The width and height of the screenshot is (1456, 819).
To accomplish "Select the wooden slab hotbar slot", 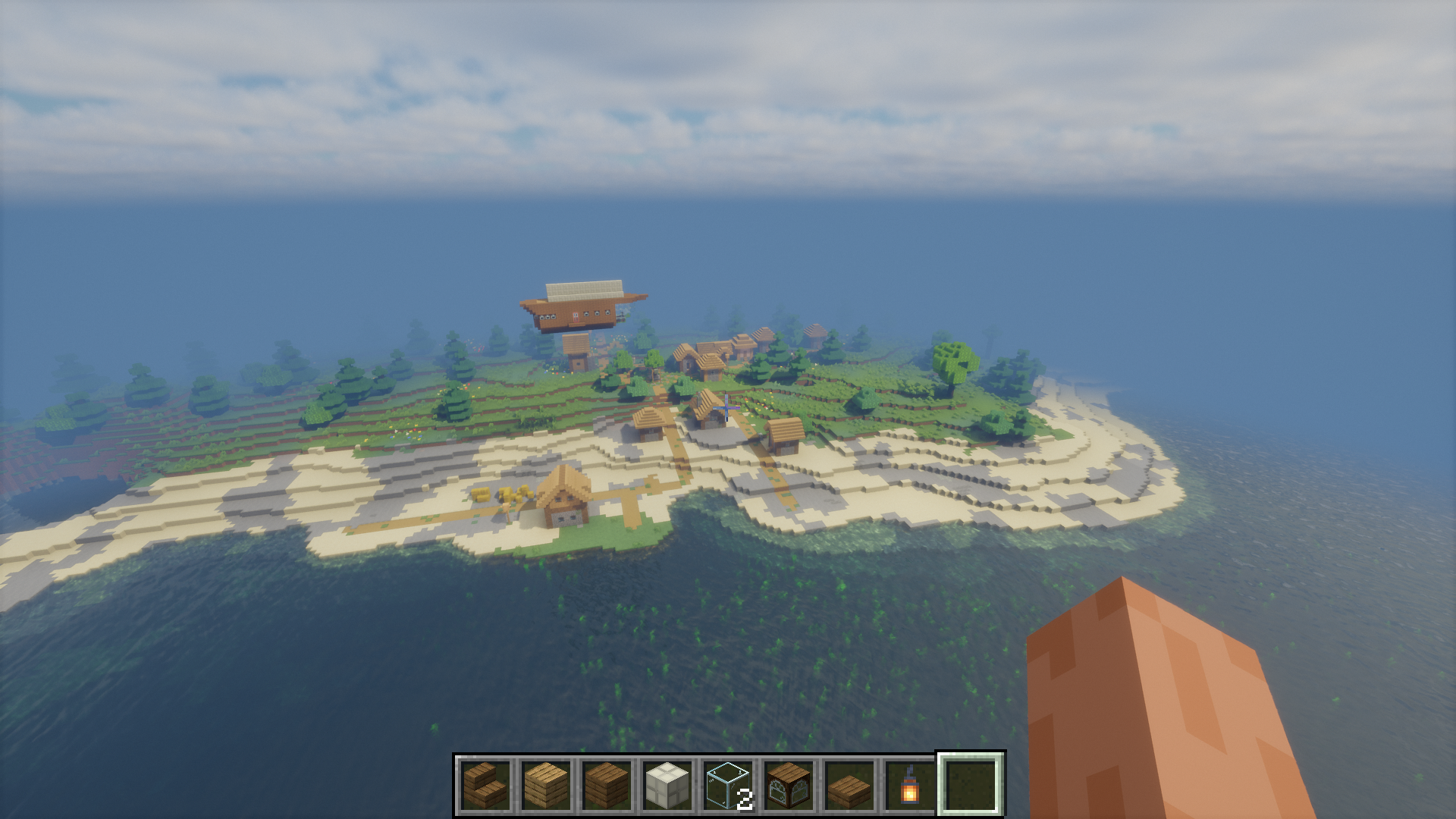I will coord(849,785).
